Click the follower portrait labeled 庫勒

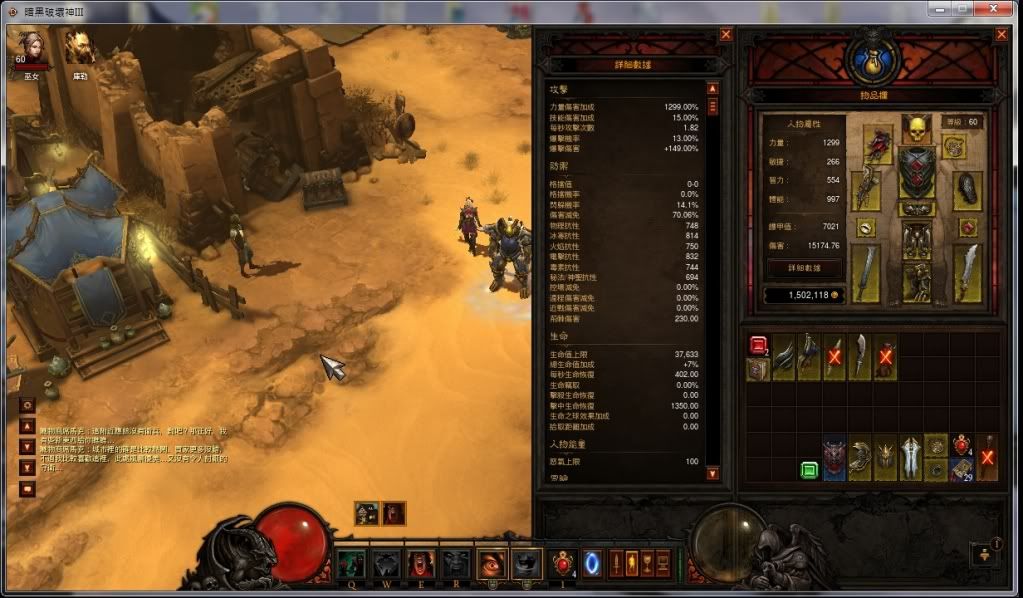pyautogui.click(x=79, y=45)
